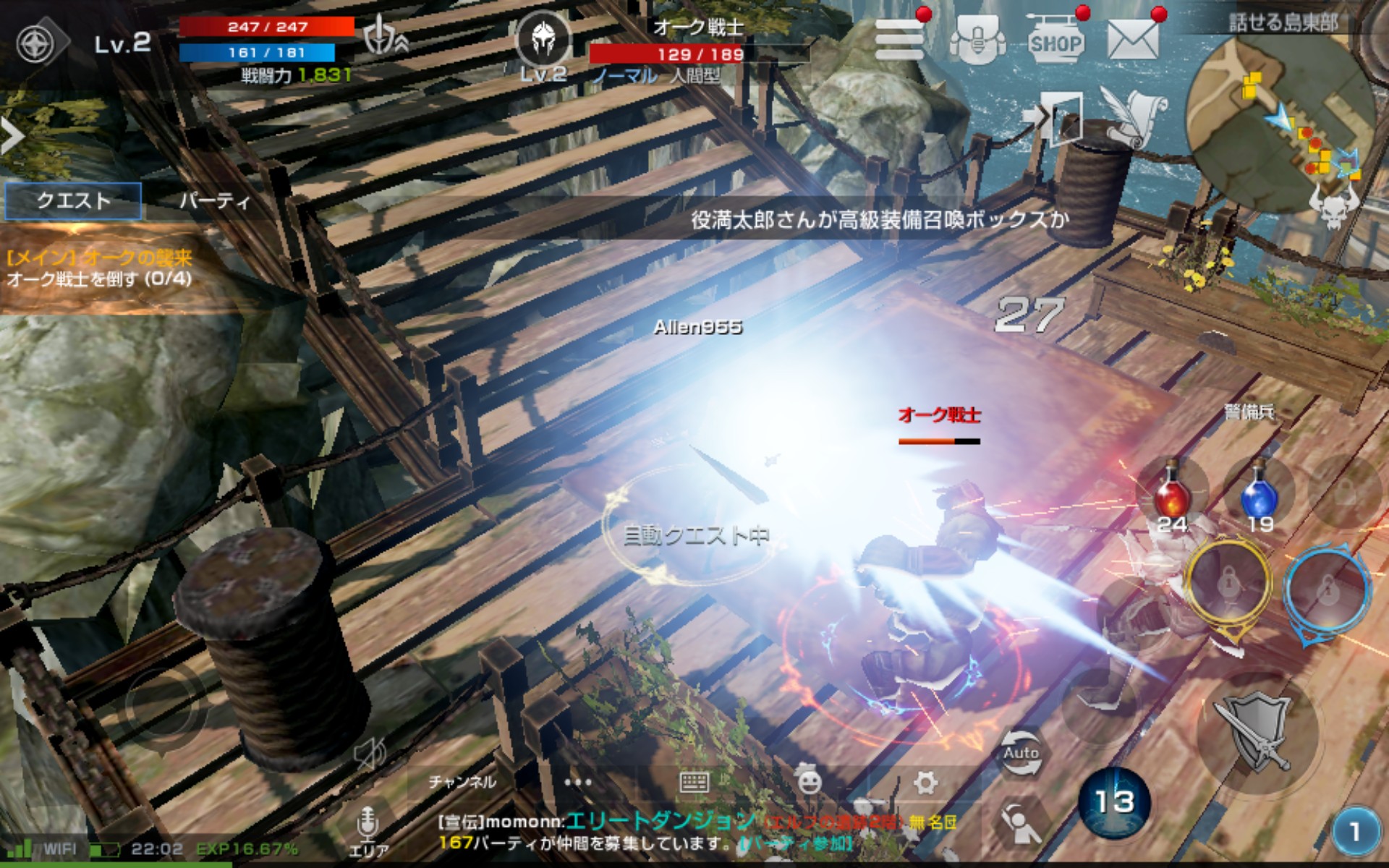Viewport: 1389px width, 868px height.
Task: Tap the エリア microphone voice chat
Action: (368, 830)
